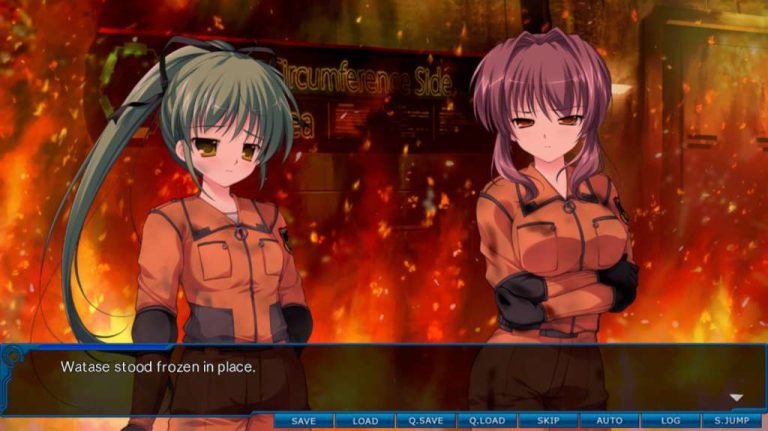This screenshot has height=431, width=768.
Task: Advance dialogue with the white arrow indicator
Action: coord(737,397)
